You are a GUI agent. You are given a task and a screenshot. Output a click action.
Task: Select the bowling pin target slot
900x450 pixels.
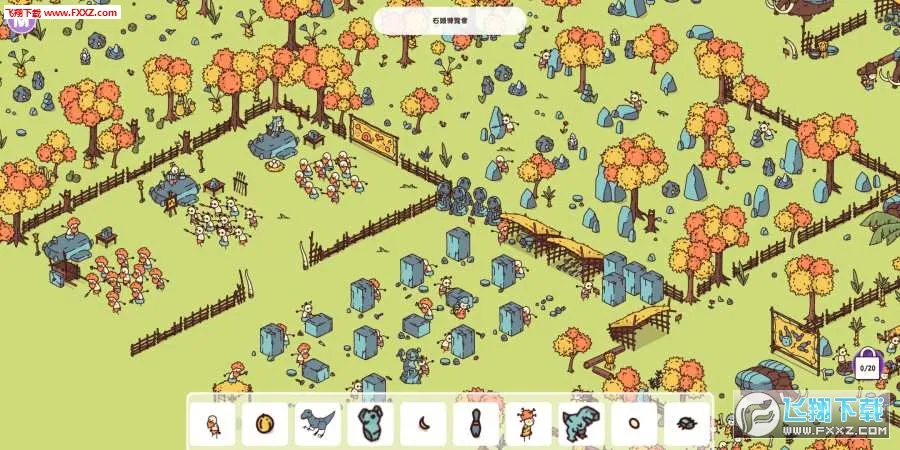pos(476,423)
